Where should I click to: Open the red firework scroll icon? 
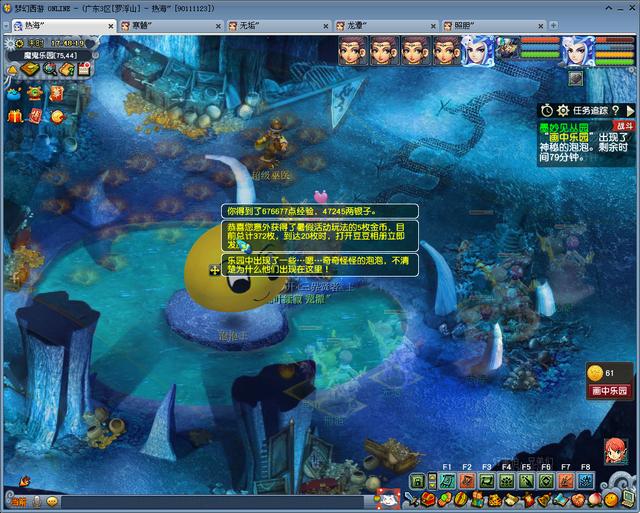click(56, 93)
